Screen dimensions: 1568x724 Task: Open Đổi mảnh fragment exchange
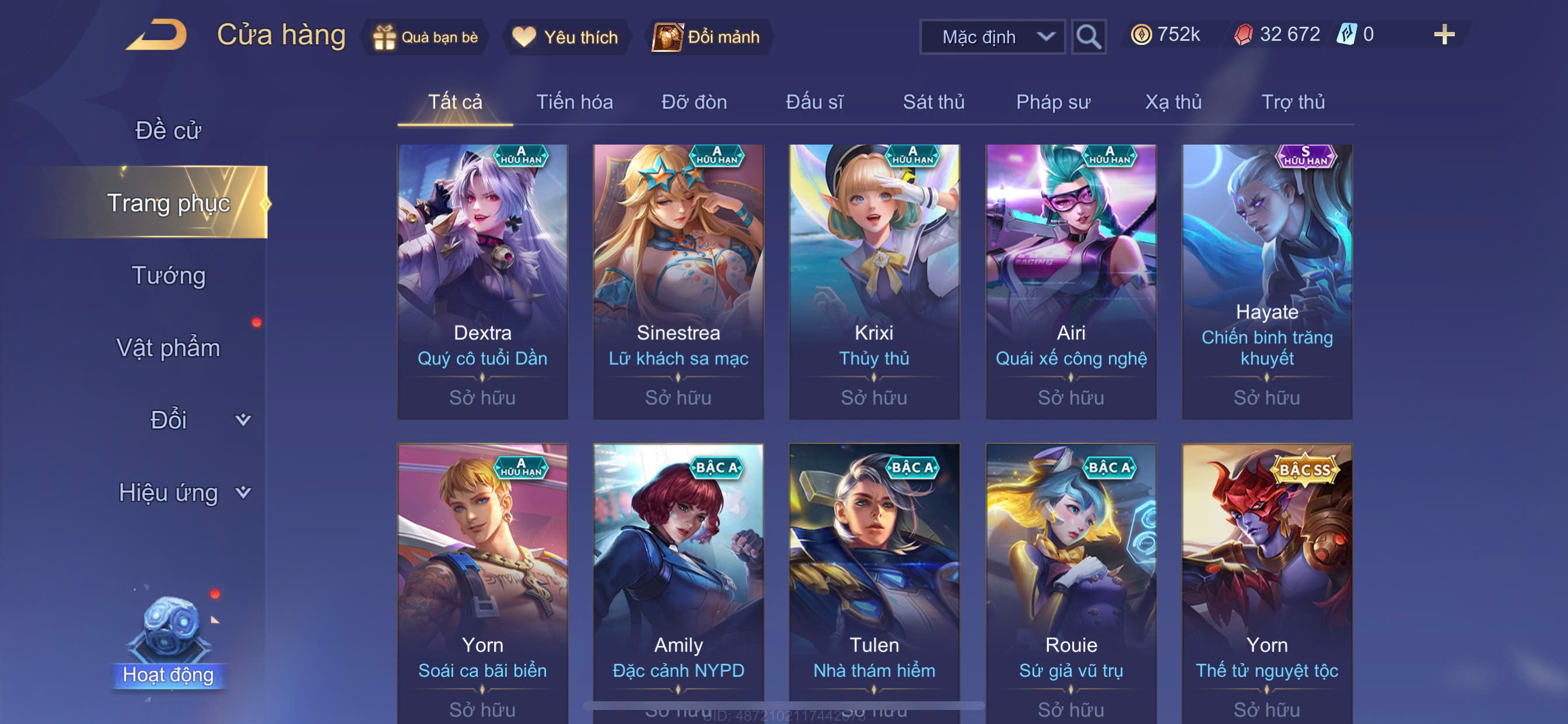point(708,37)
